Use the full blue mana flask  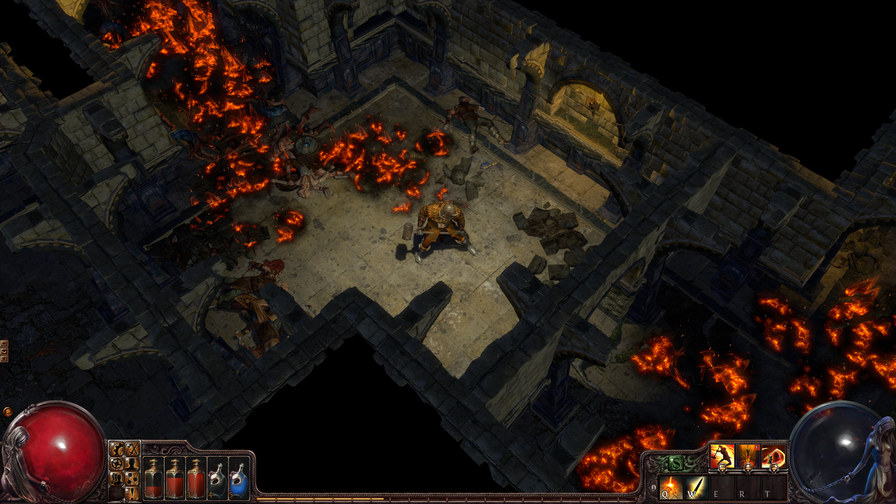coord(239,477)
